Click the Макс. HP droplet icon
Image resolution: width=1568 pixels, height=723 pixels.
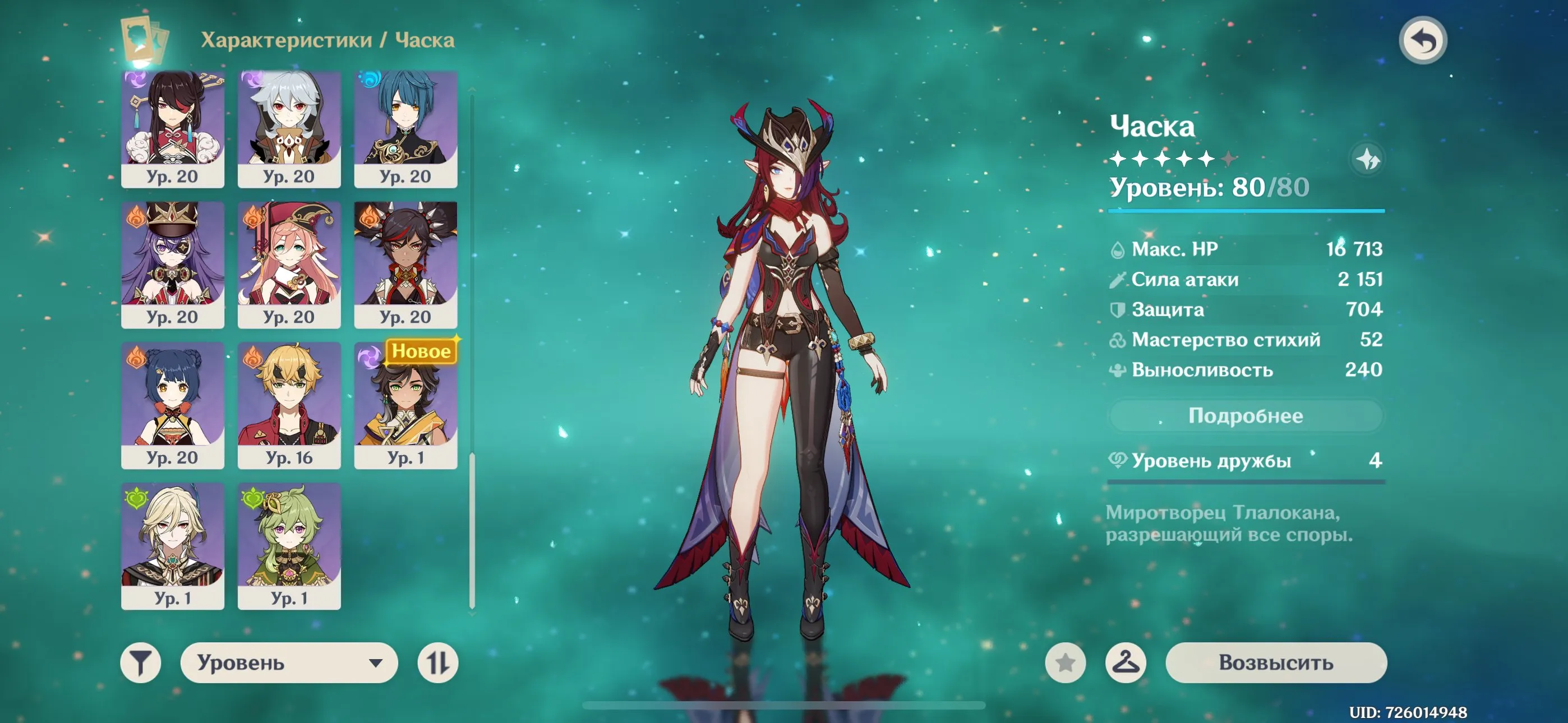coord(1118,249)
